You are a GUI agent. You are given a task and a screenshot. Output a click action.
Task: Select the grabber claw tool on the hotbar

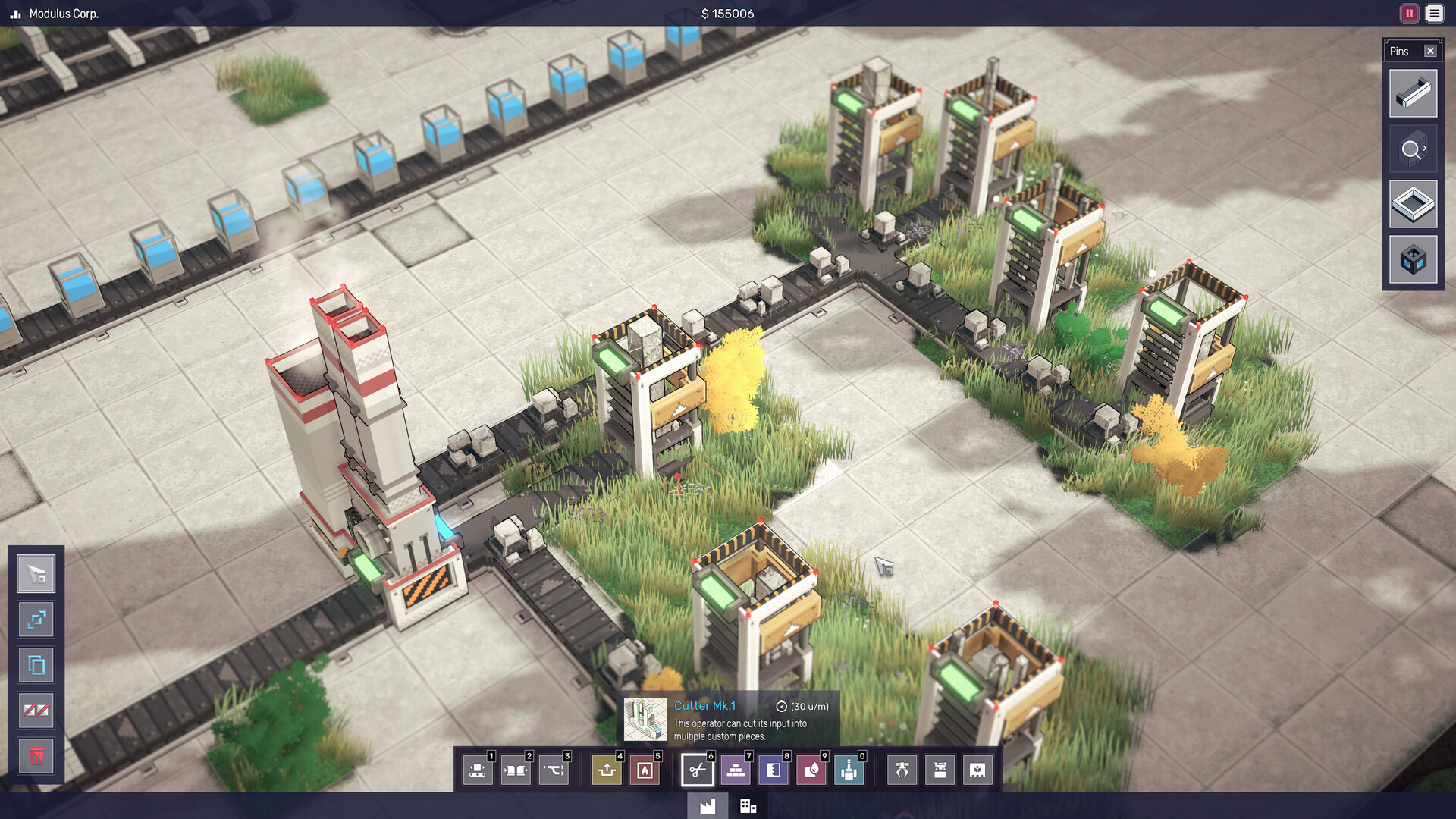coord(901,770)
